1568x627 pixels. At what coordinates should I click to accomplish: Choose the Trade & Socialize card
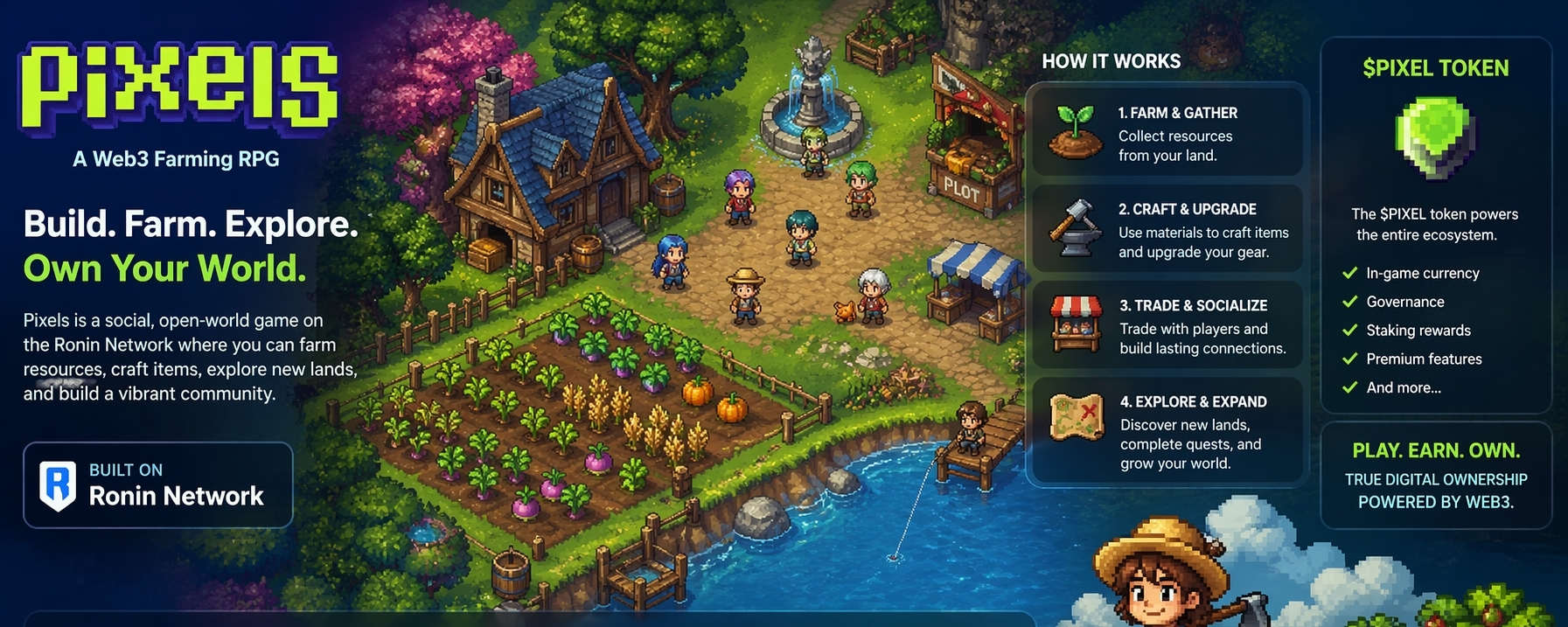pyautogui.click(x=1167, y=326)
